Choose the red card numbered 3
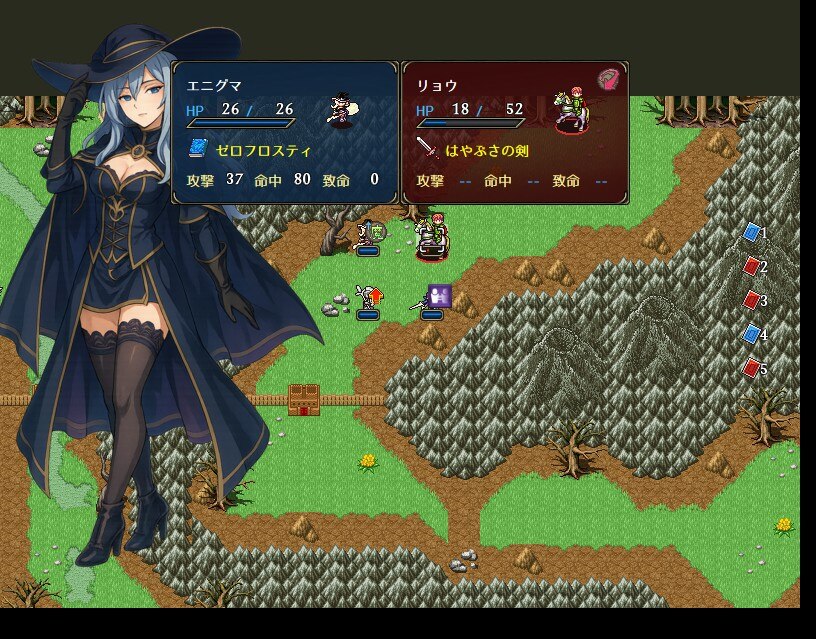Viewport: 816px width, 639px height. tap(752, 300)
